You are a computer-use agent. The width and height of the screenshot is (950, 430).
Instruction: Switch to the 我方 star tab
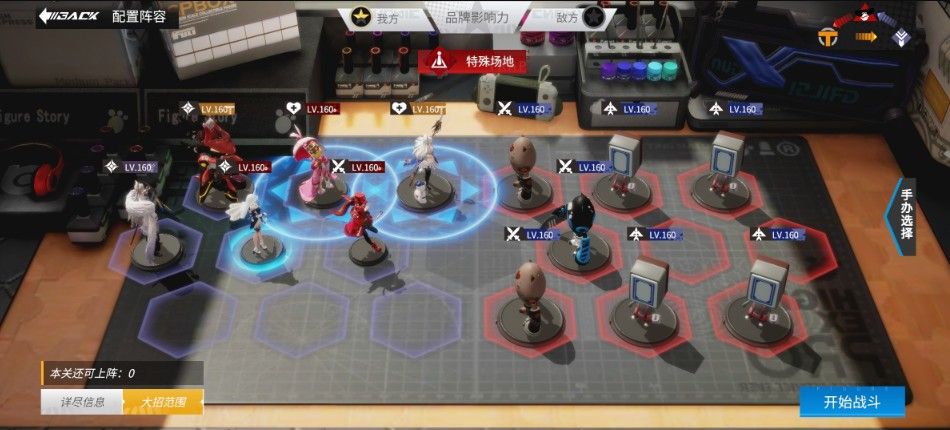(x=375, y=17)
